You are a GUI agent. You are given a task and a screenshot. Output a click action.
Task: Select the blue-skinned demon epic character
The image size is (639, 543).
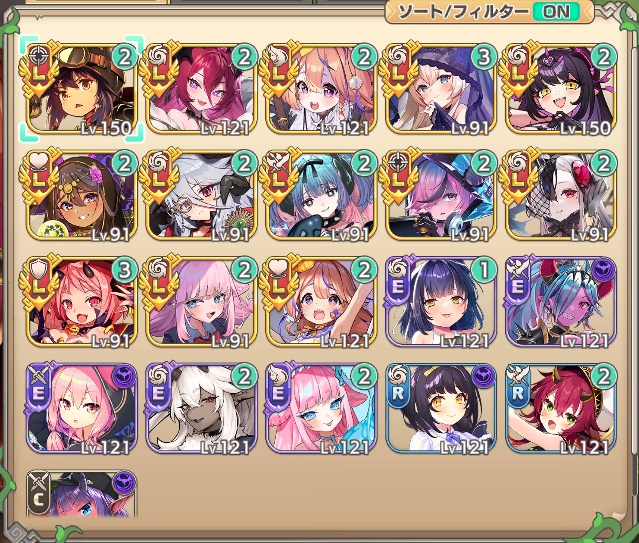[560, 302]
